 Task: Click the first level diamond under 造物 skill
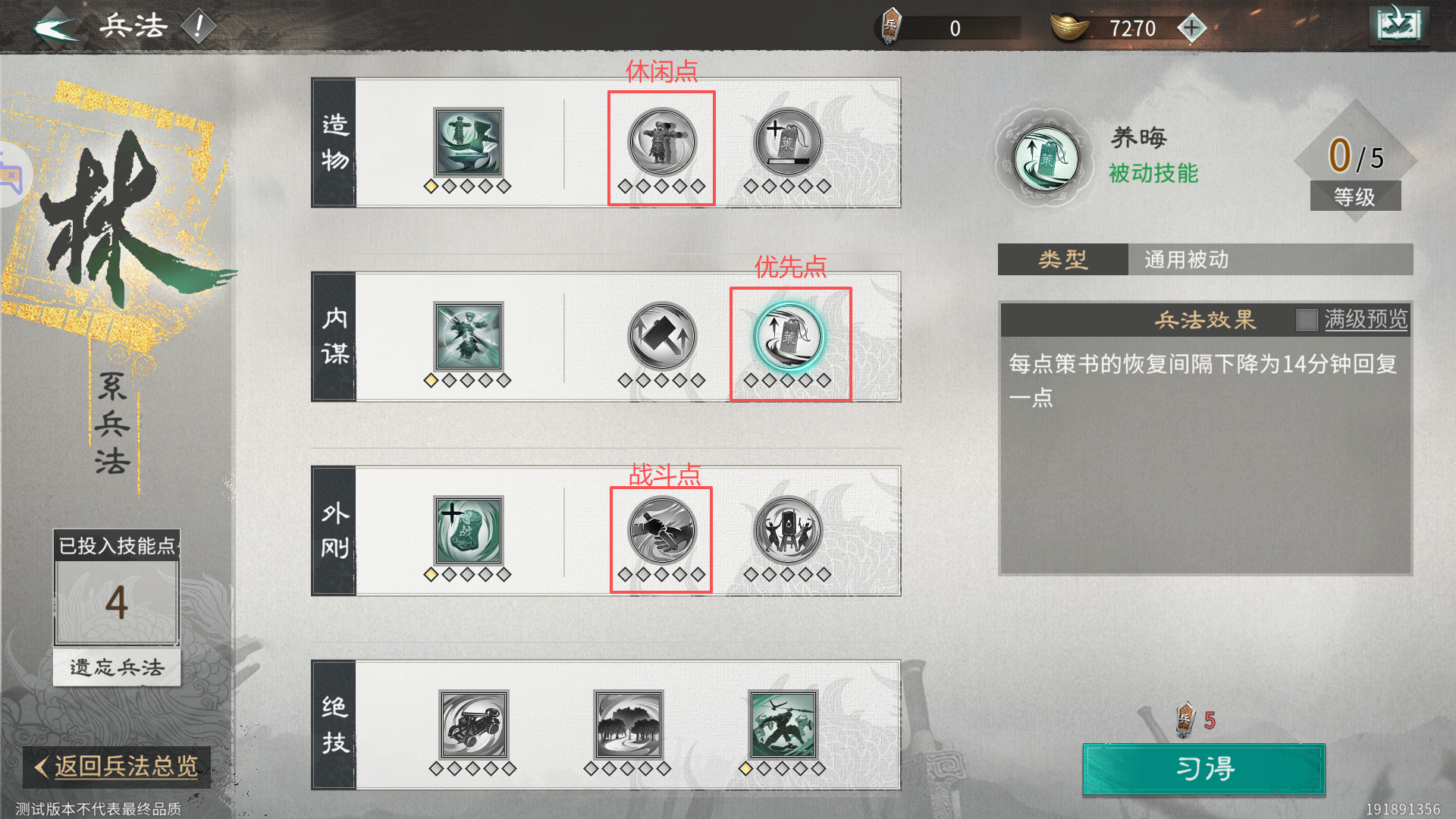(431, 186)
